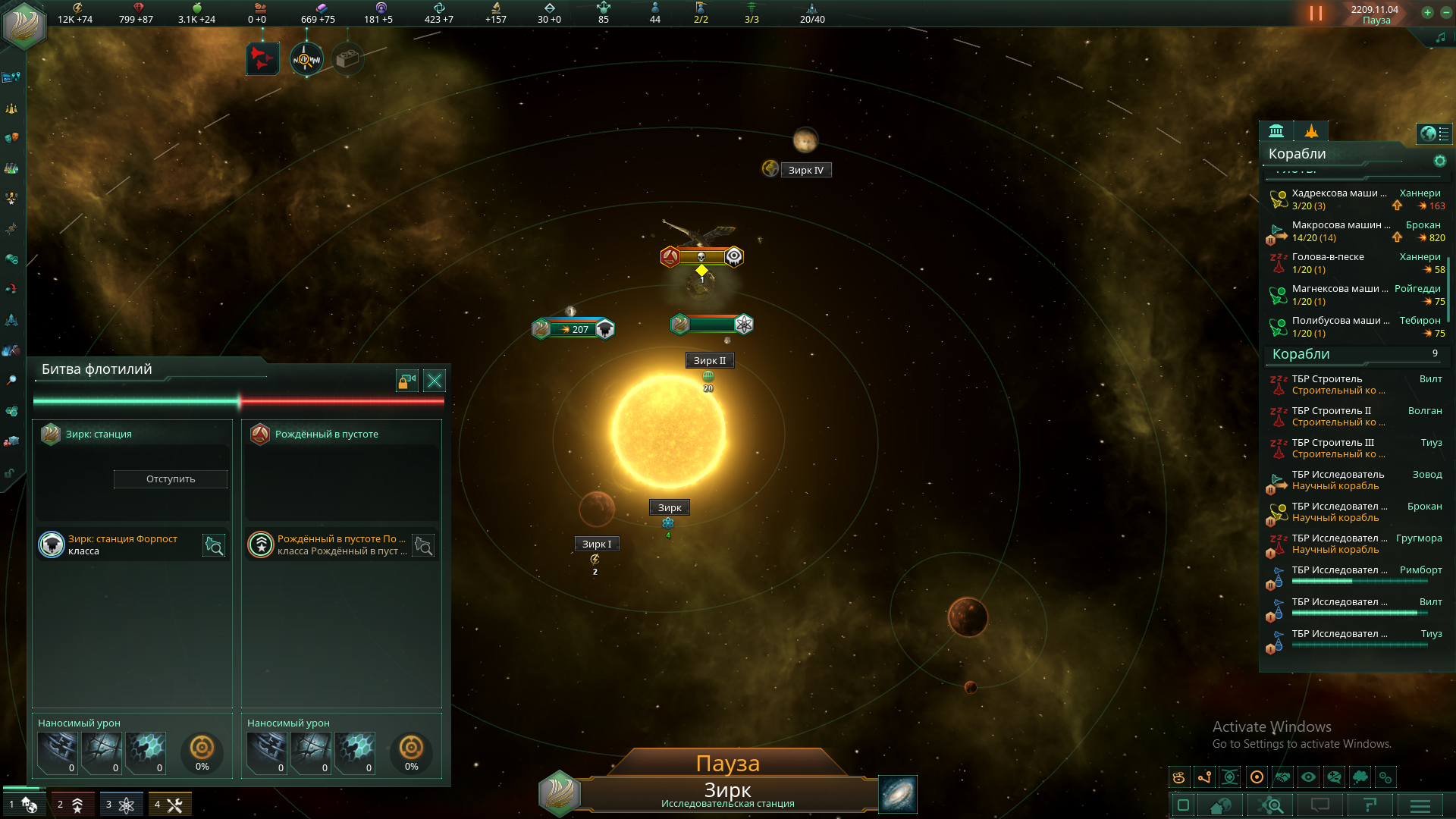Click the Отступить retreat button
Viewport: 1456px width, 819px height.
tap(171, 479)
